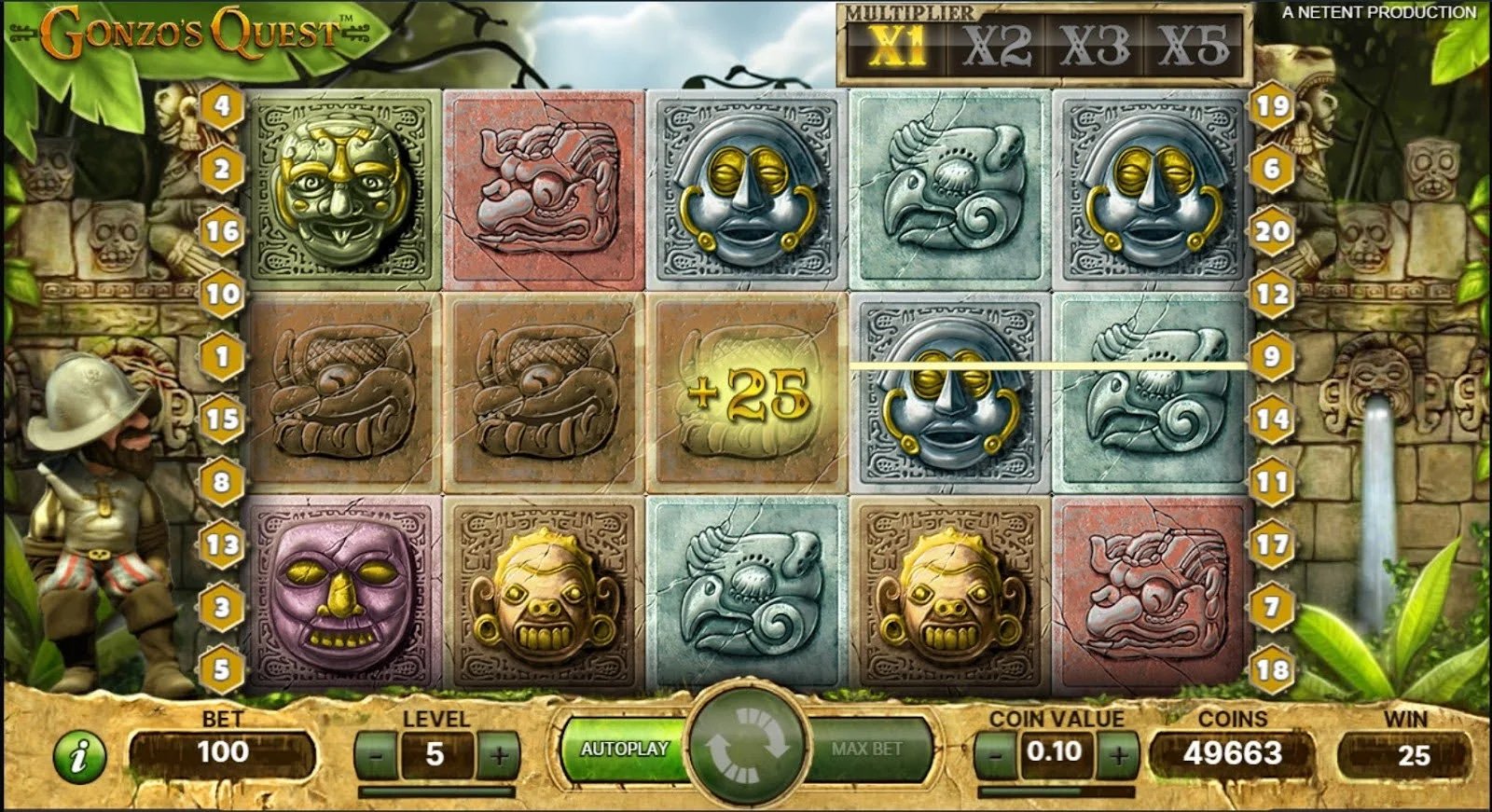This screenshot has width=1492, height=812.
Task: Click payline marker number 4
Action: click(222, 106)
